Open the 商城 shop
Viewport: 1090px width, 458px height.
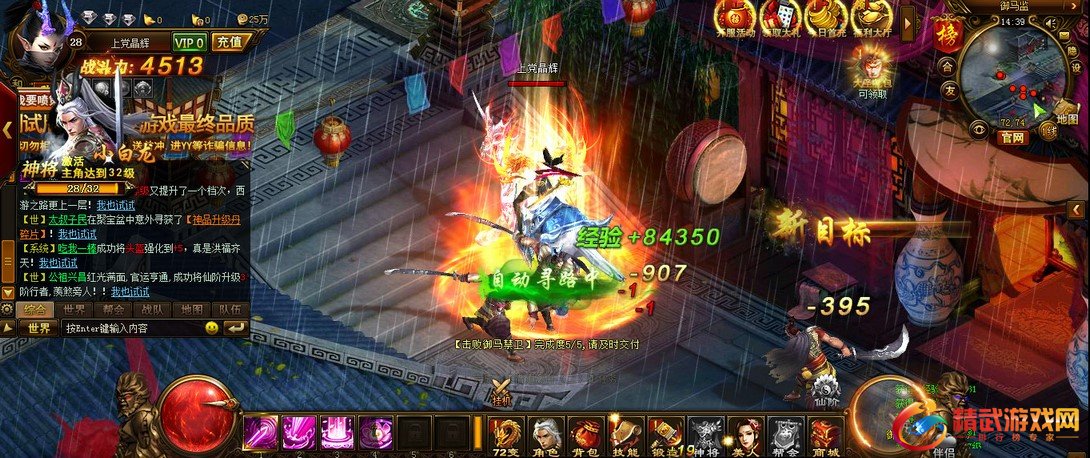point(825,436)
